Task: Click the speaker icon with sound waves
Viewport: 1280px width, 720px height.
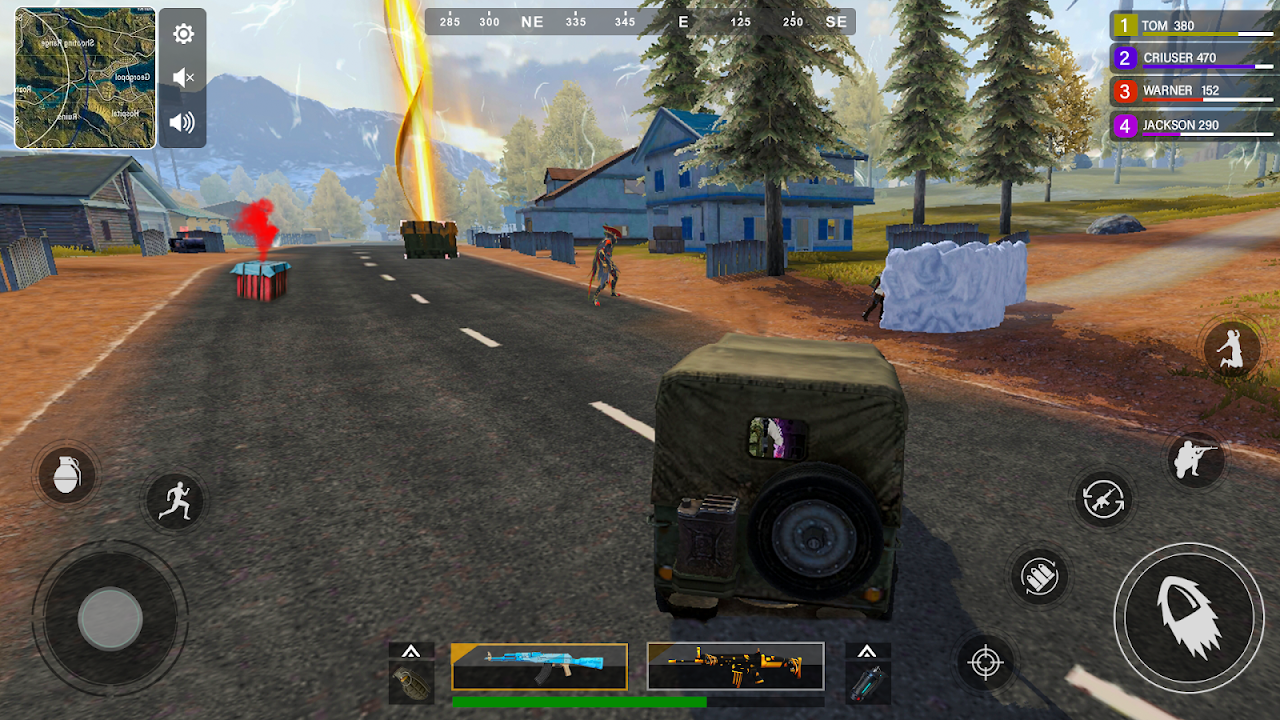Action: (182, 122)
